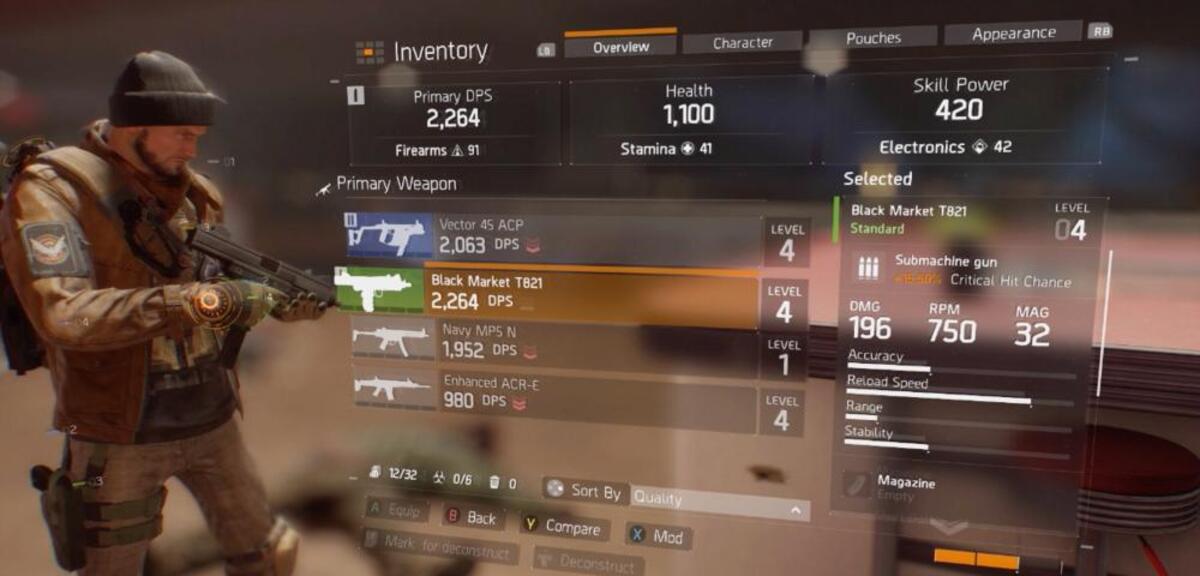
Task: Go Back from the inventory
Action: pyautogui.click(x=472, y=517)
